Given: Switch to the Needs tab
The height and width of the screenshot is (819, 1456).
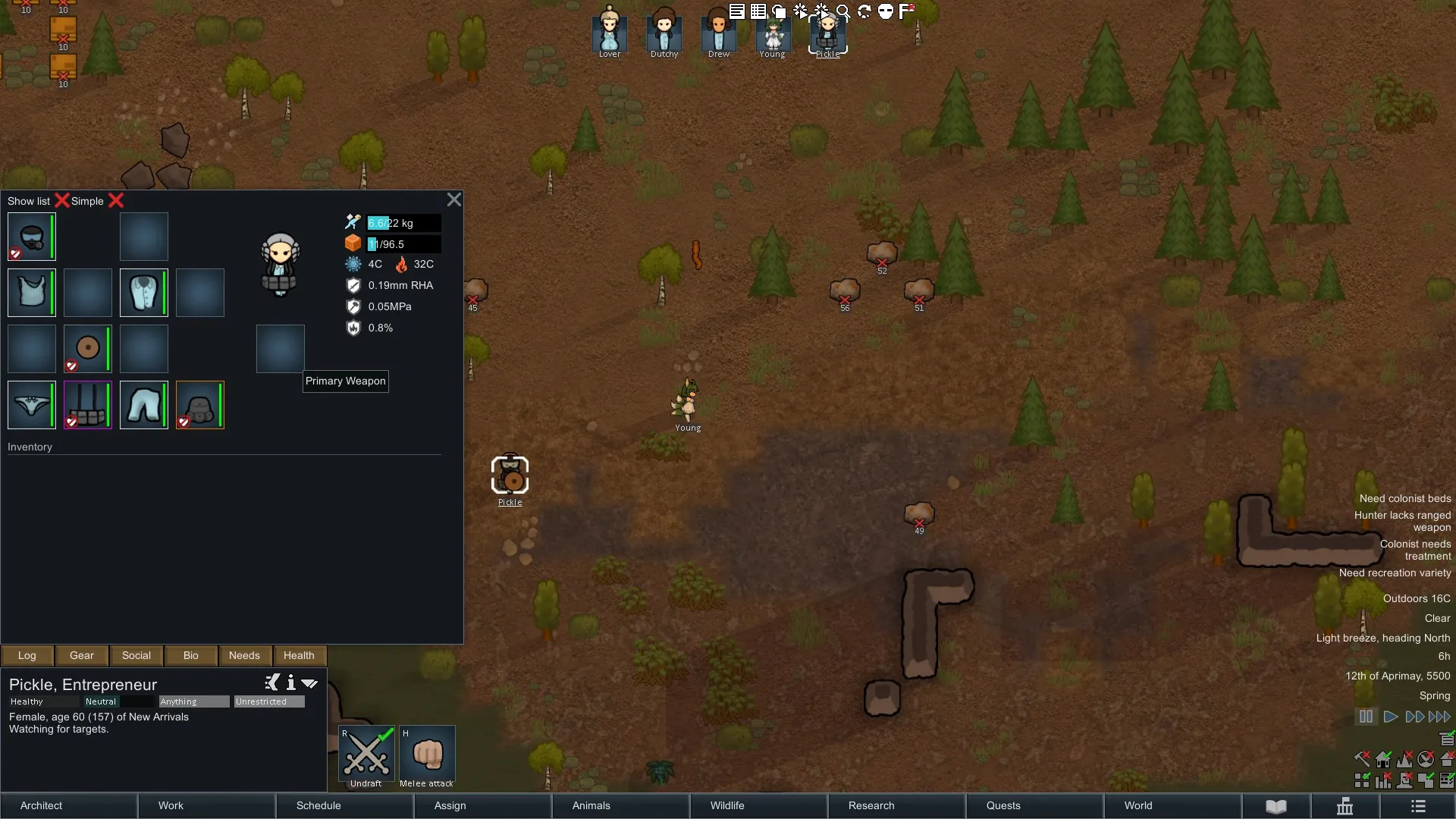Looking at the screenshot, I should click(x=244, y=655).
